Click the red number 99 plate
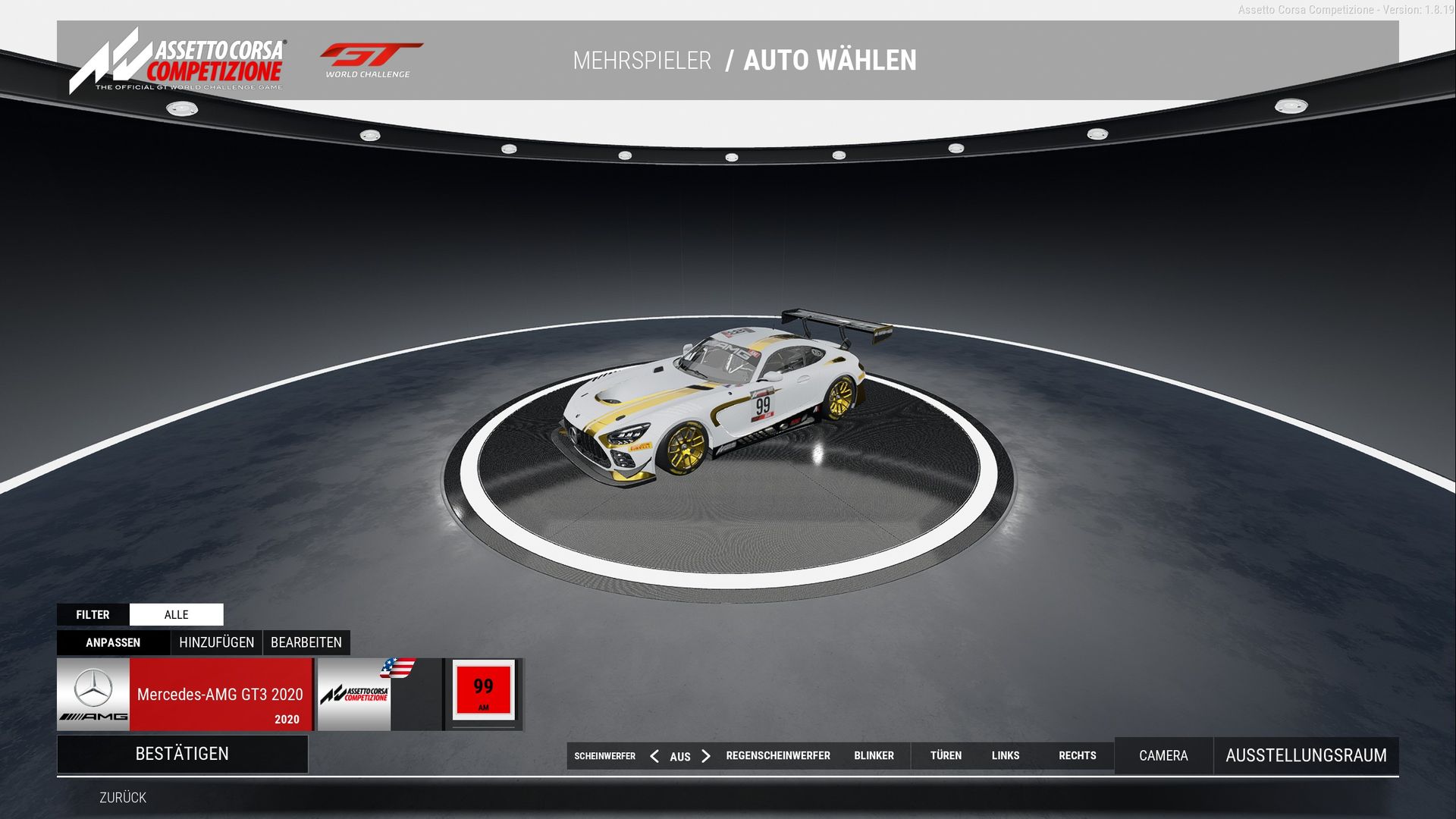 click(484, 690)
